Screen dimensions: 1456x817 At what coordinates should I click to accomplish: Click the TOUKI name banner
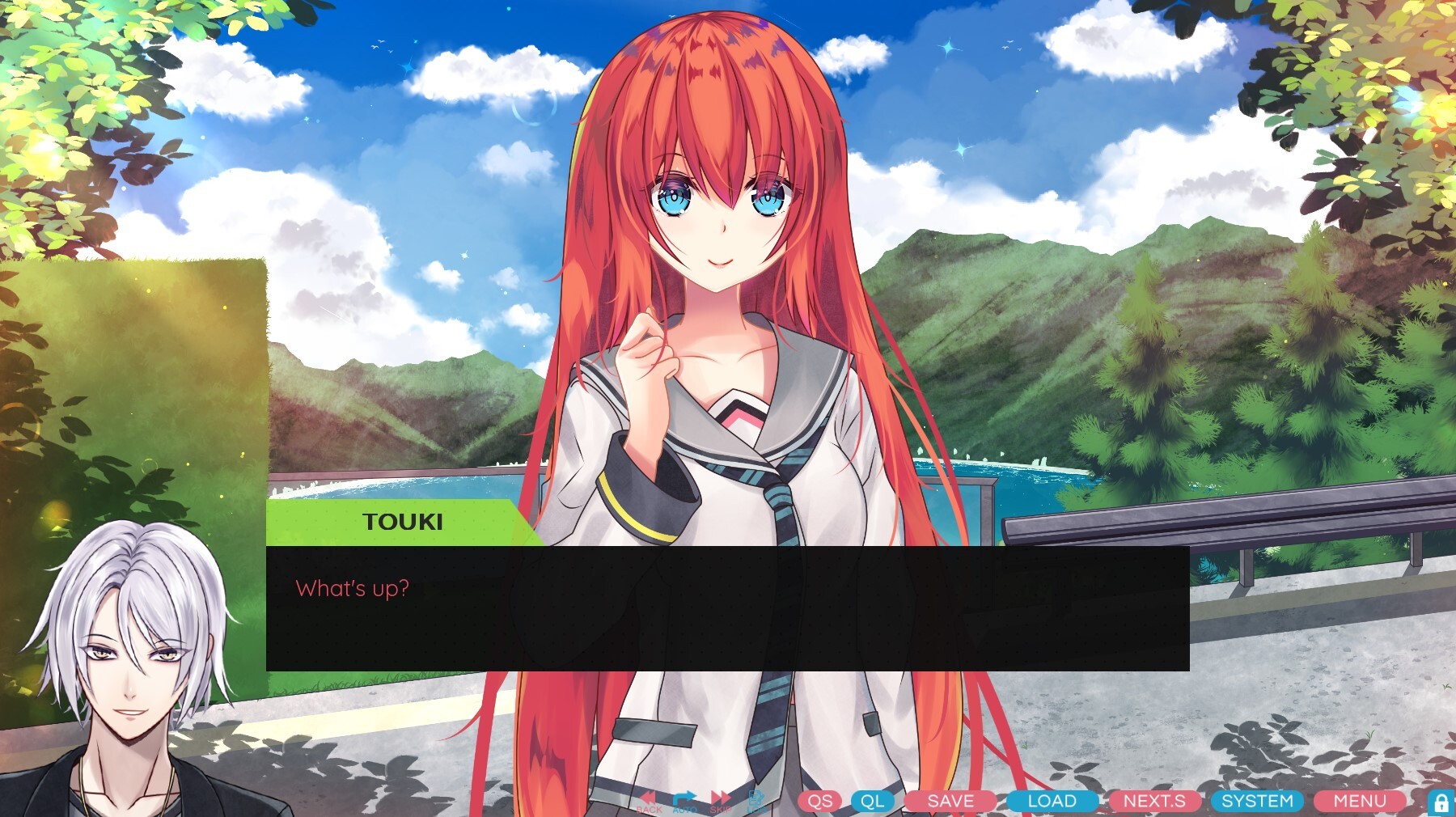point(402,521)
